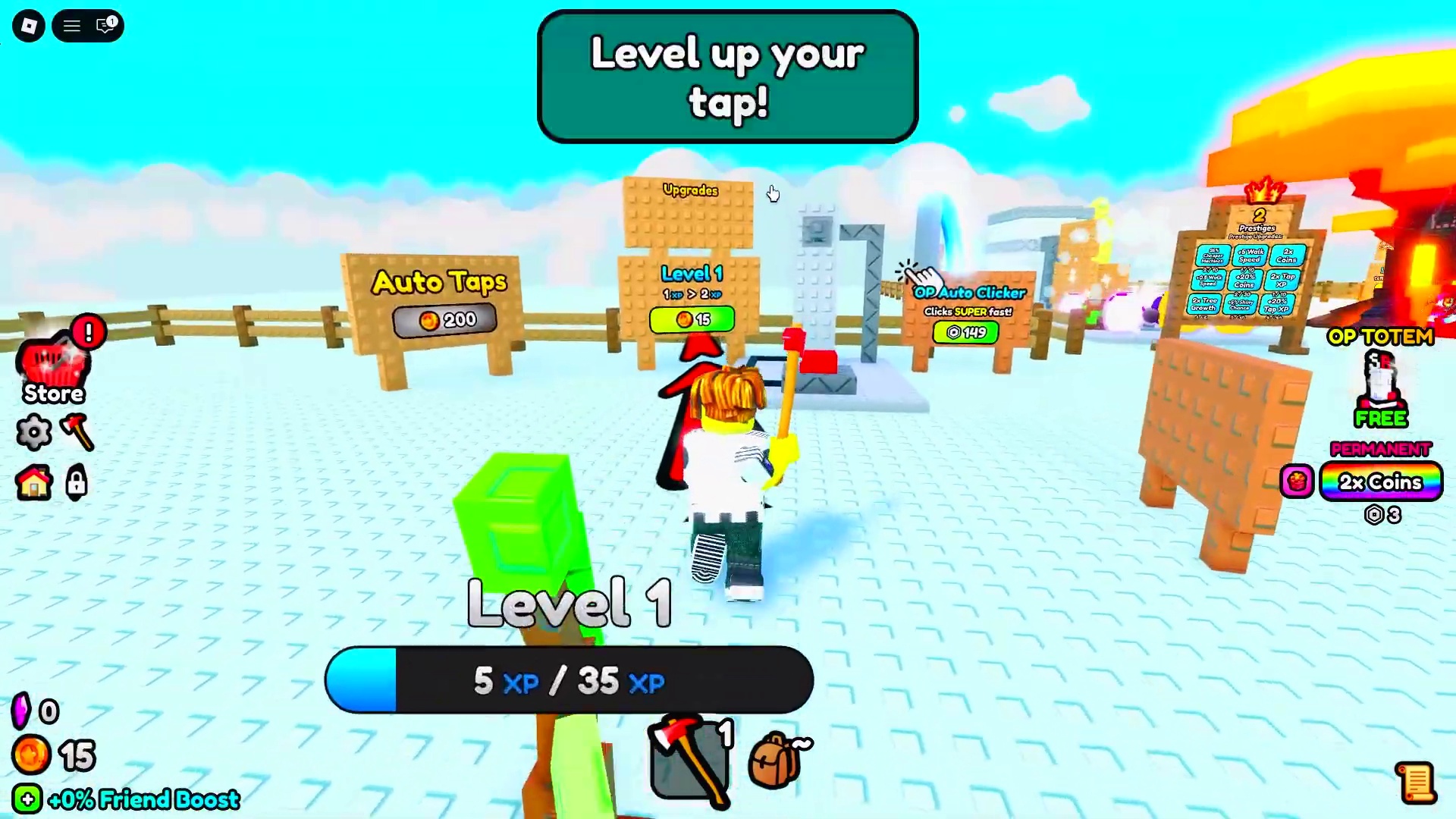The height and width of the screenshot is (819, 1456).
Task: Open the axe menu icon beside settings
Action: [77, 432]
